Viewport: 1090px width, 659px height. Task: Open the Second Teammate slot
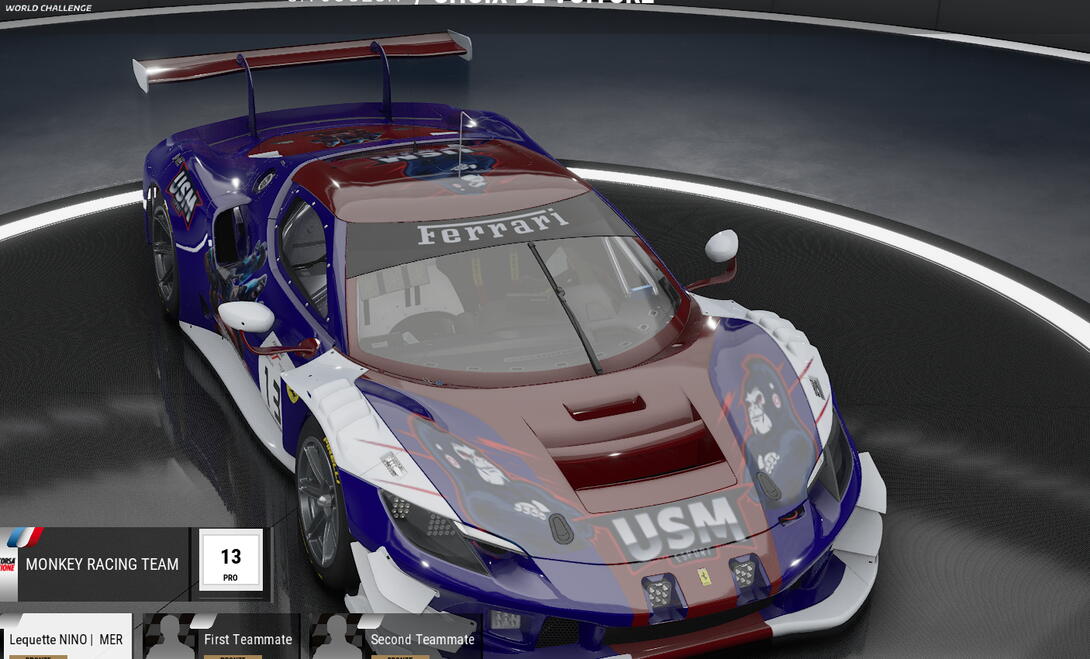coord(393,638)
